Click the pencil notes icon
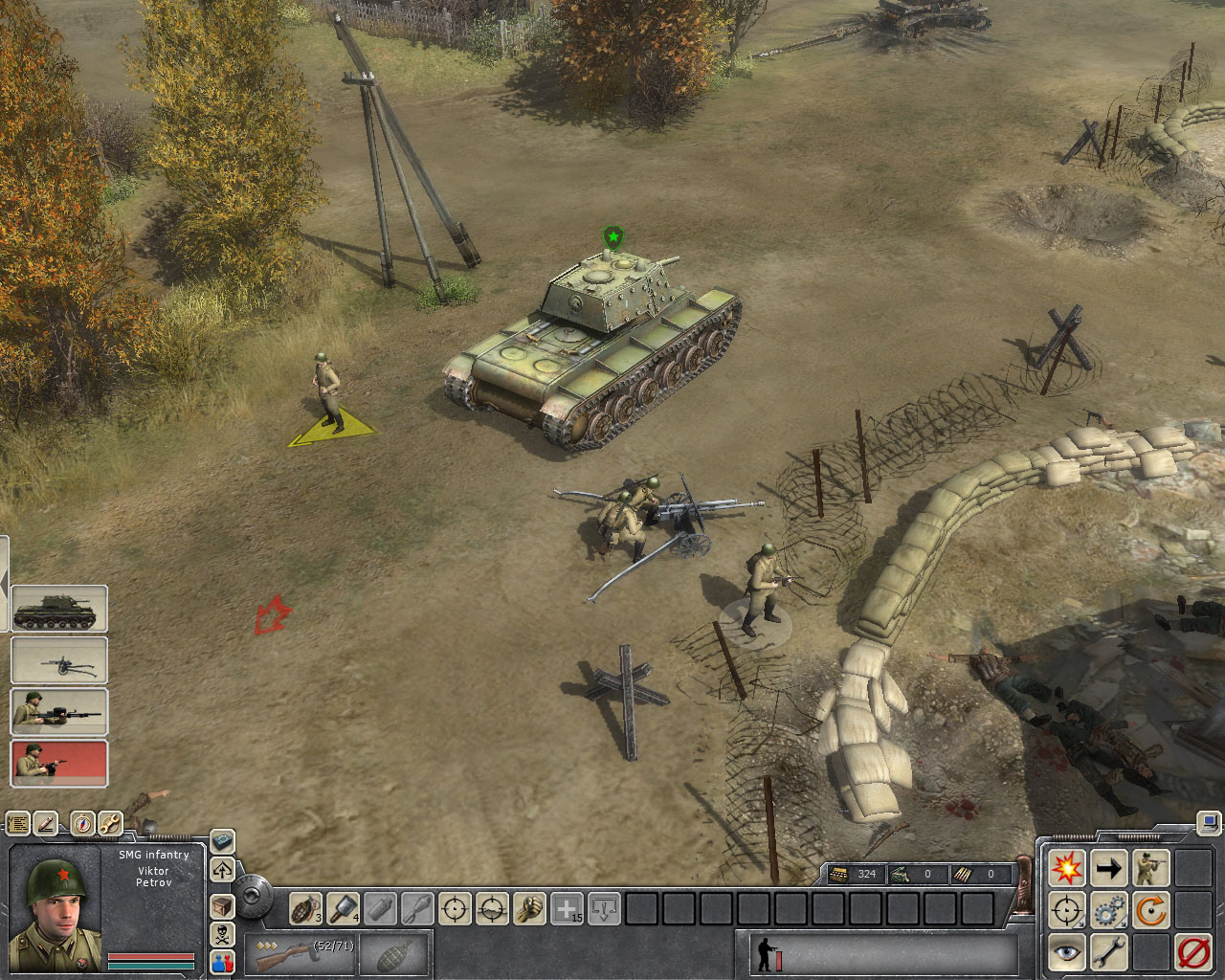This screenshot has width=1225, height=980. [x=47, y=823]
